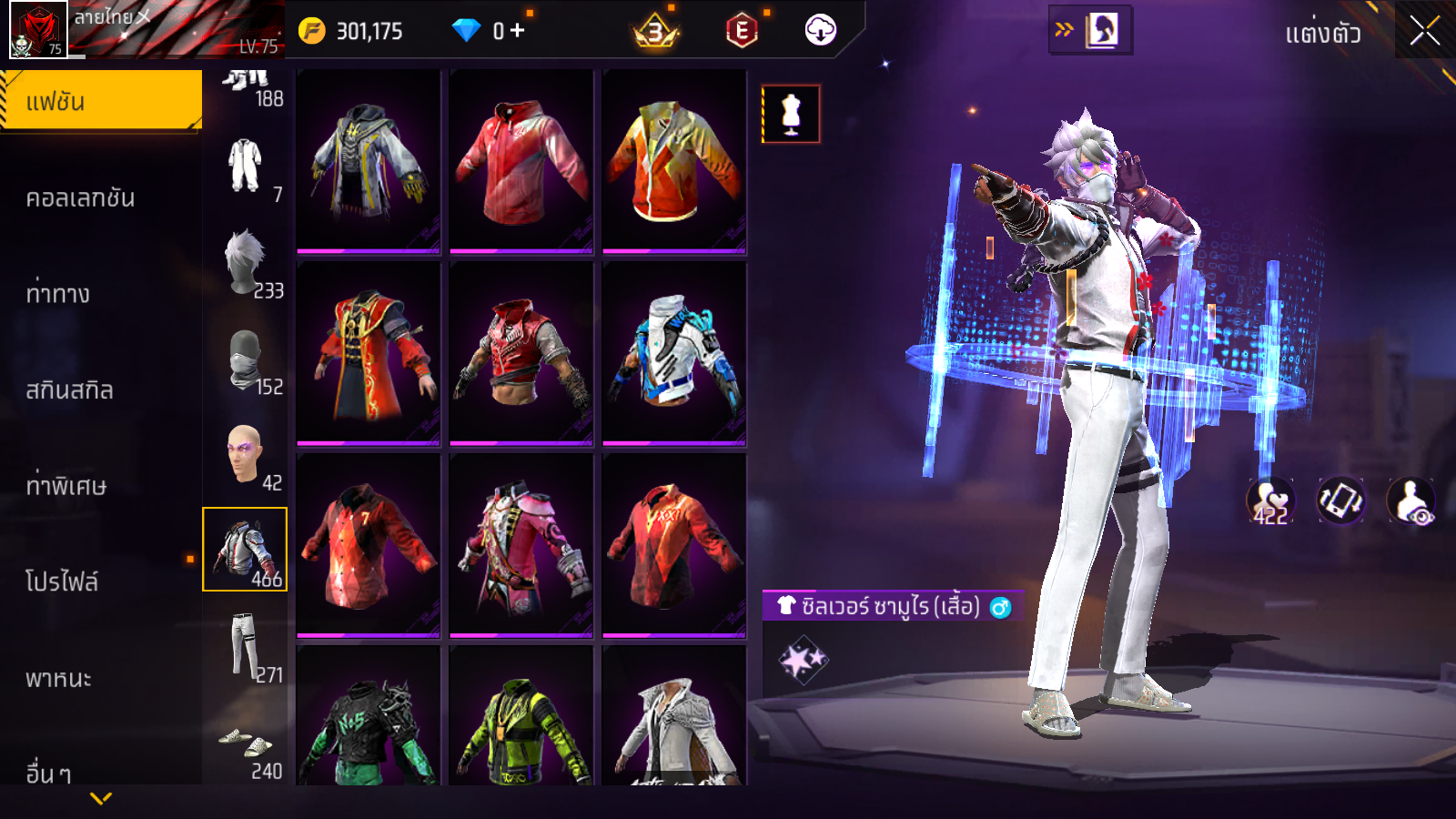Choose the hair category with 233 items

pos(246,265)
